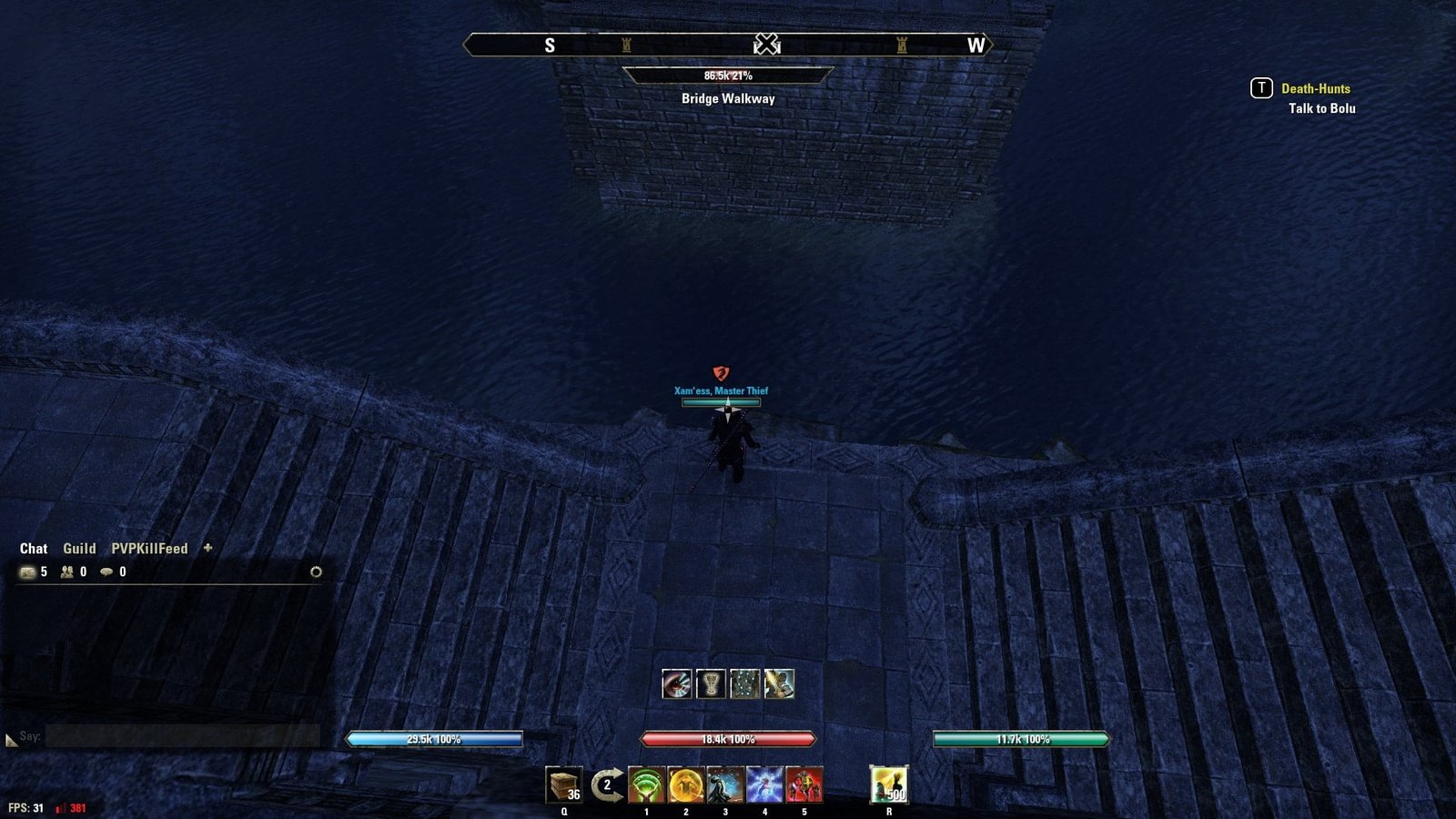Activate the red armored warriors ability

pos(804,784)
